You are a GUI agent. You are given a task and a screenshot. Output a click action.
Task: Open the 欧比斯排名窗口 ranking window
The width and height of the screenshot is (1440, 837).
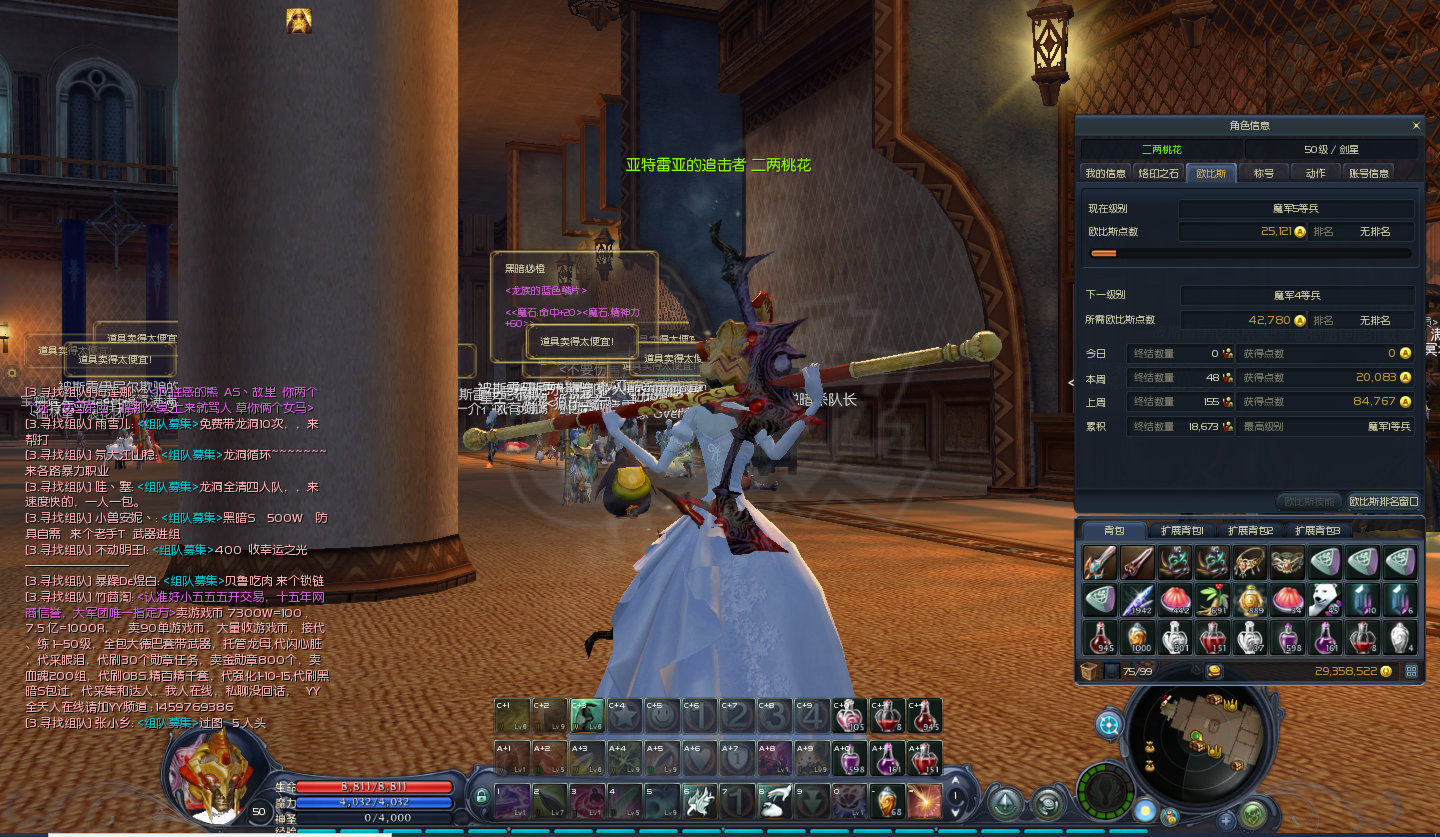(x=1383, y=501)
